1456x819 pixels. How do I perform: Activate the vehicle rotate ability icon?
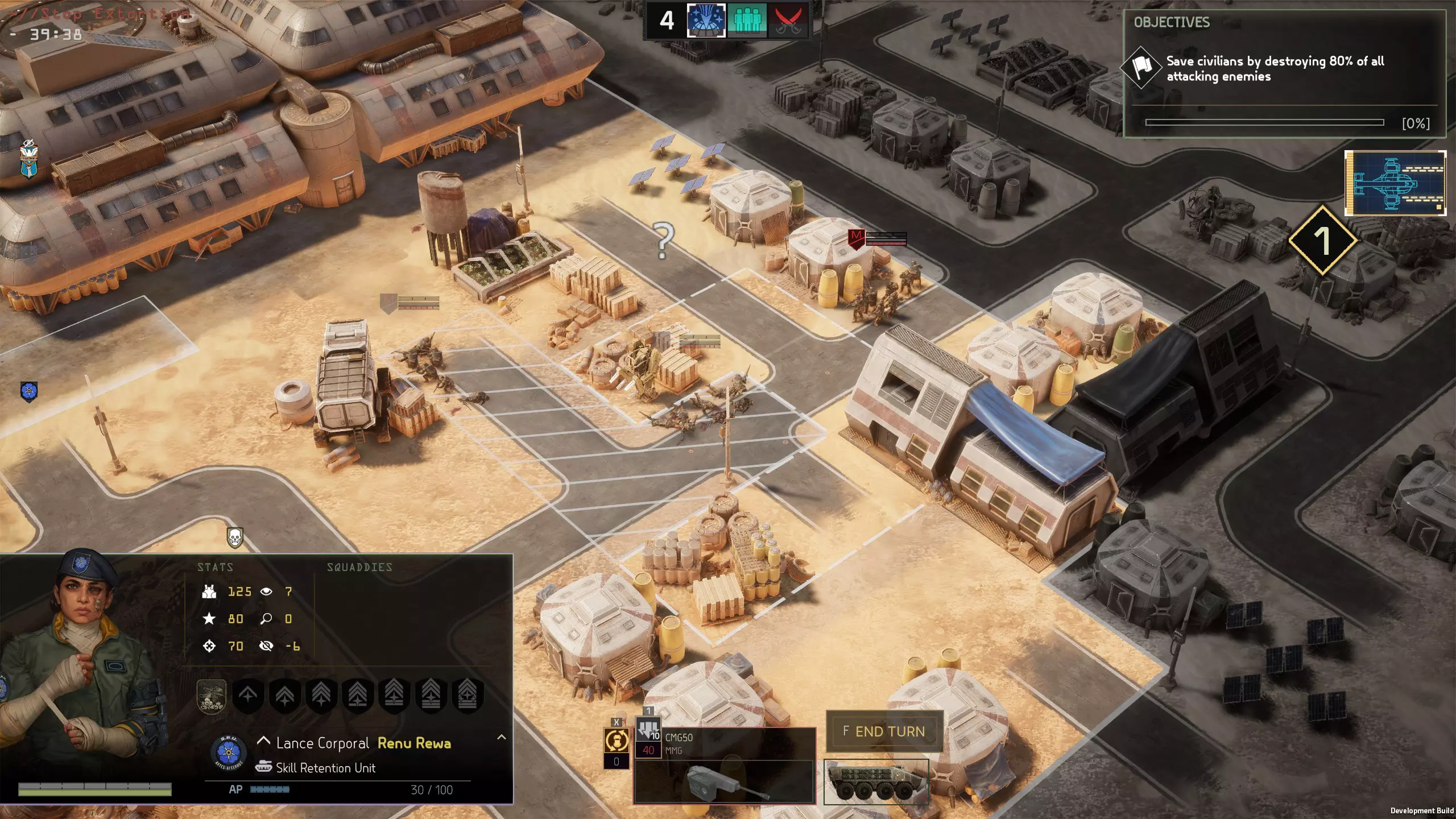point(616,741)
